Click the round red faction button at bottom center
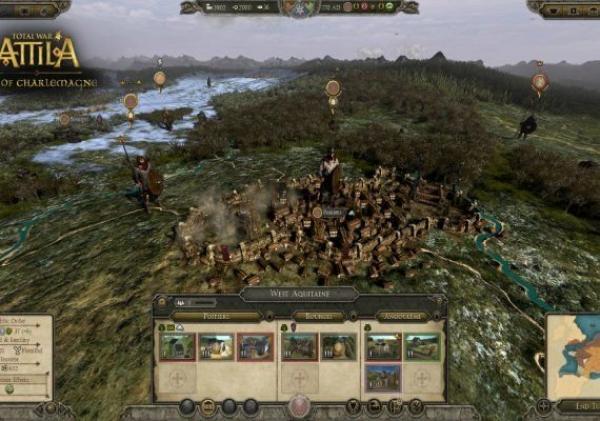This screenshot has width=600, height=421. [299, 406]
